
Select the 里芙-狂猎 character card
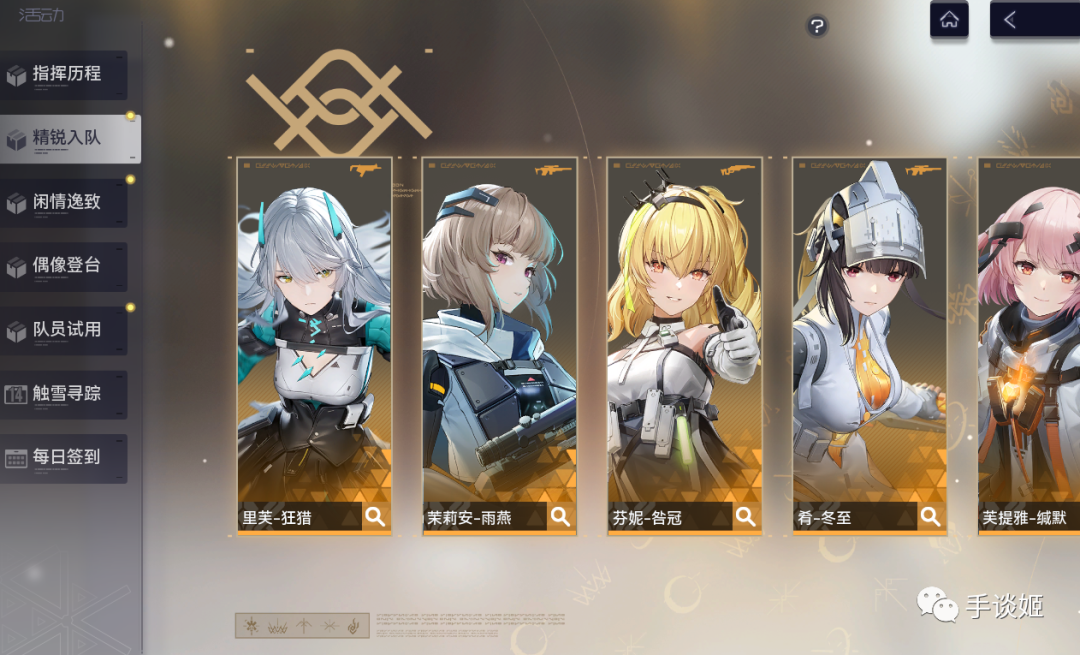(x=314, y=330)
